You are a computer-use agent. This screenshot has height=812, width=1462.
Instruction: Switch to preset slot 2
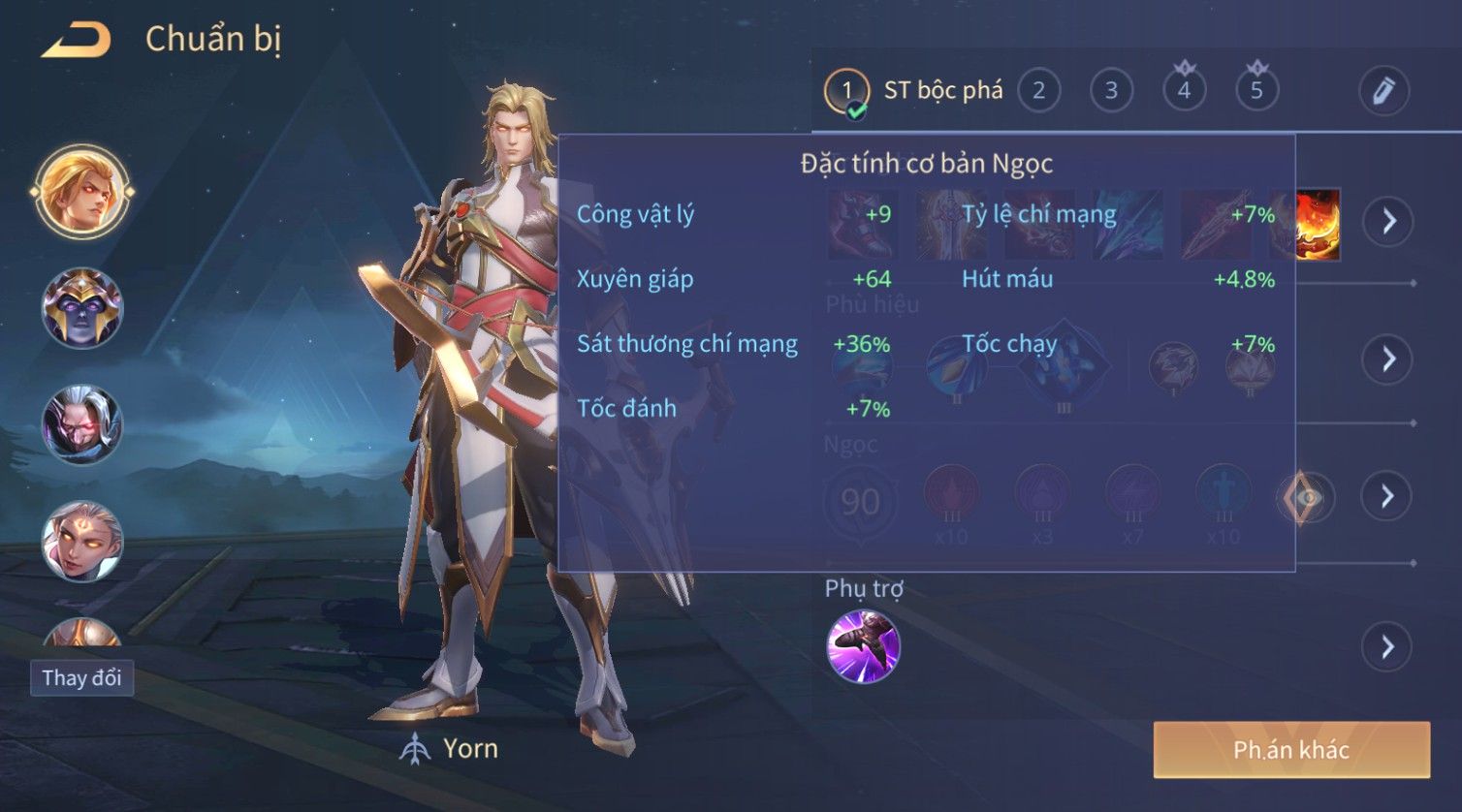click(x=1038, y=91)
